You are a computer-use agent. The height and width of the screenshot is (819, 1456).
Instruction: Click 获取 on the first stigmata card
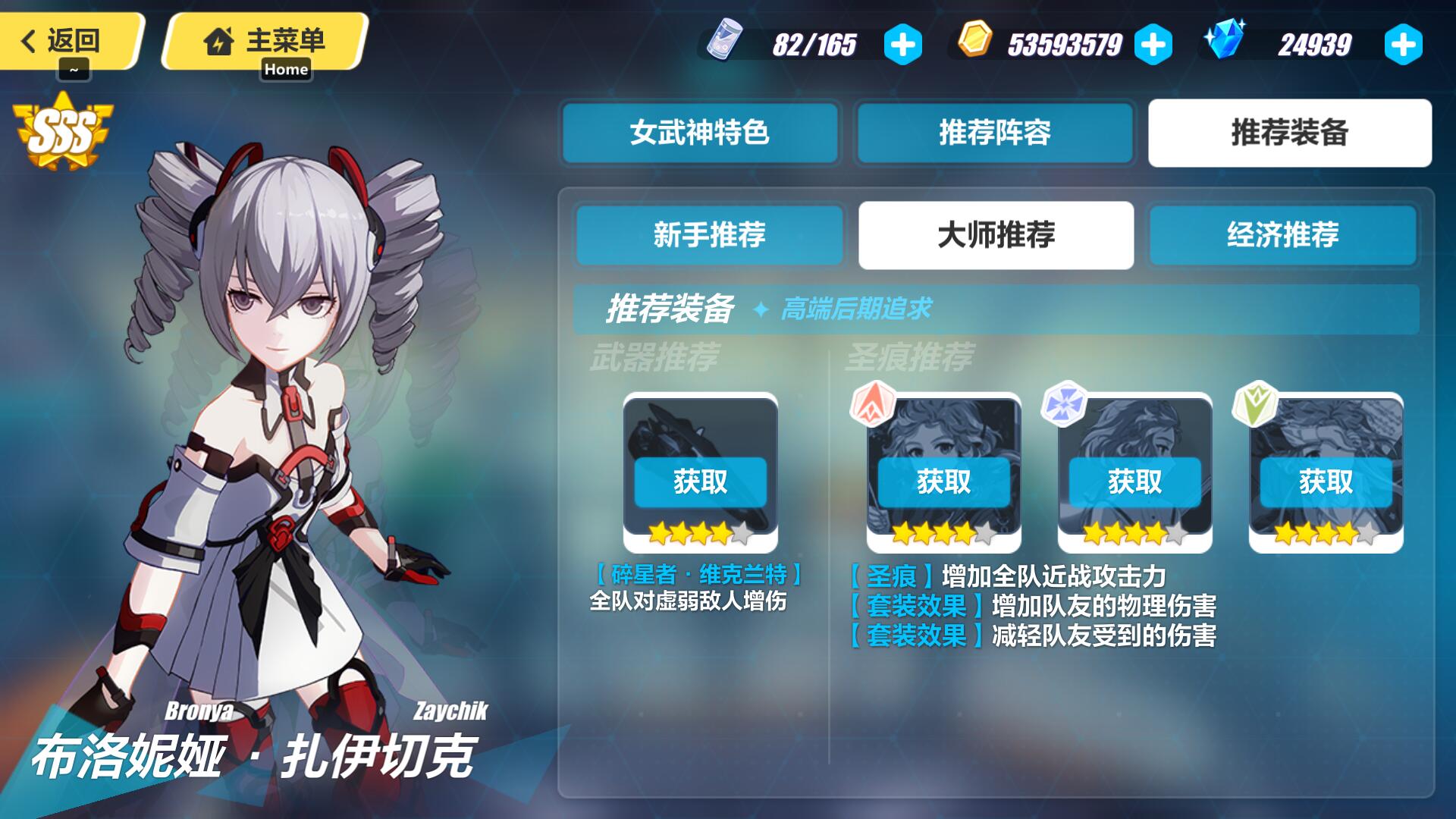tap(945, 482)
